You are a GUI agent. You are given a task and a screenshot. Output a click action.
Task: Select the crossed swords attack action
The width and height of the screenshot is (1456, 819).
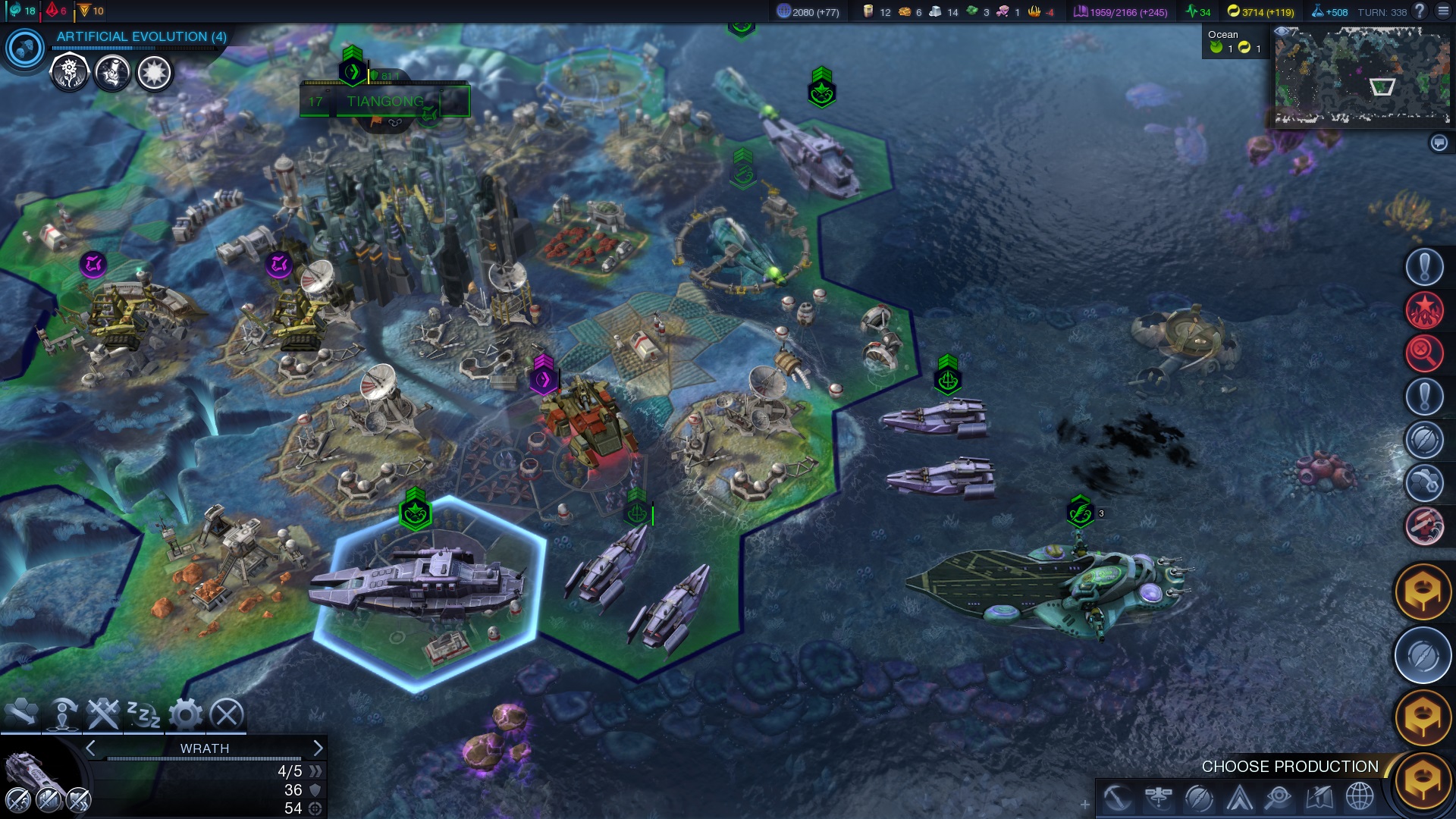pyautogui.click(x=102, y=714)
